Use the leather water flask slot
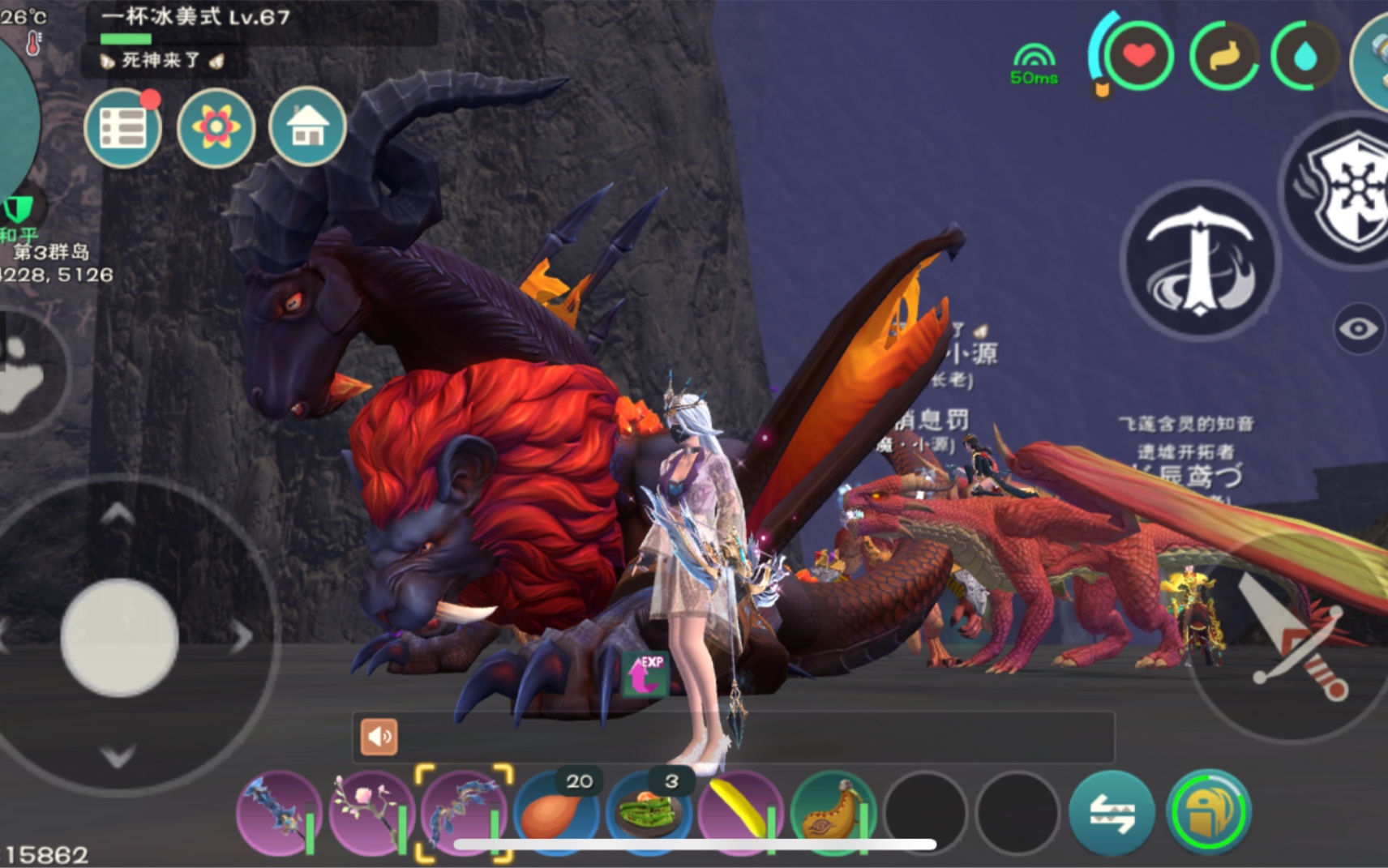Image resolution: width=1388 pixels, height=868 pixels. (x=833, y=813)
